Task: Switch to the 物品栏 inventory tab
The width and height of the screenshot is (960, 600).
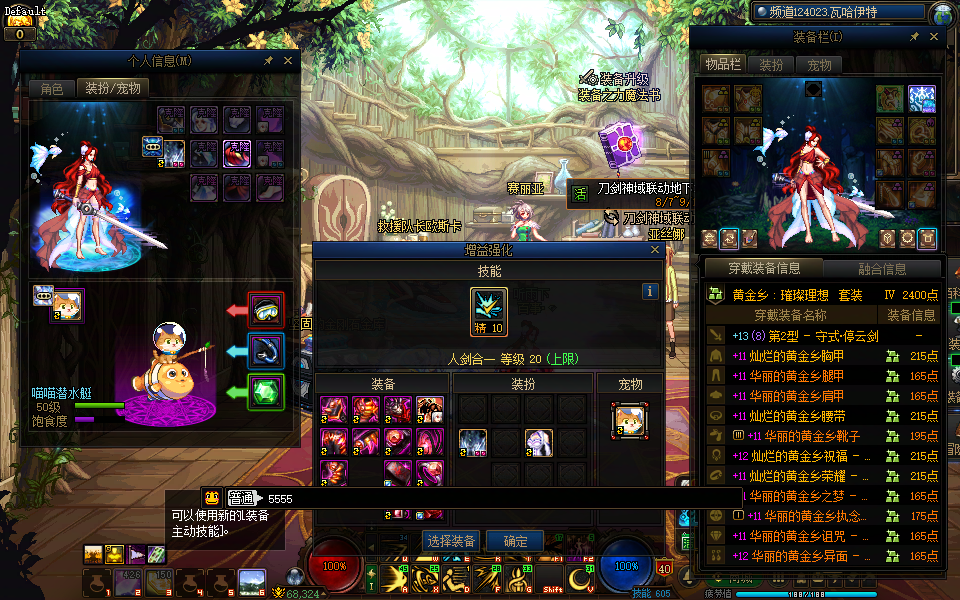Action: click(722, 65)
